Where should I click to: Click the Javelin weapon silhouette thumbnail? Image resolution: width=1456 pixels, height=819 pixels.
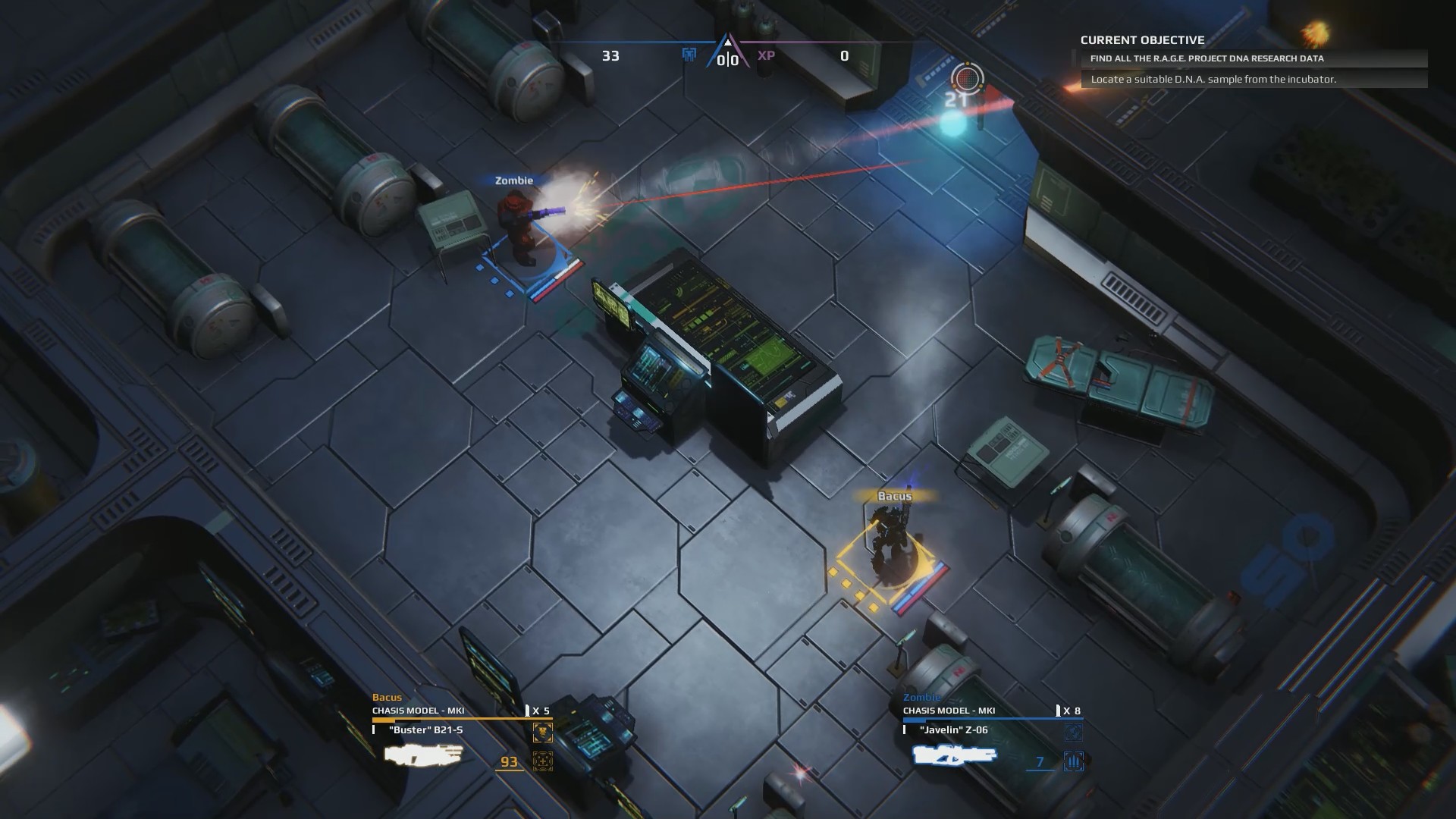954,755
